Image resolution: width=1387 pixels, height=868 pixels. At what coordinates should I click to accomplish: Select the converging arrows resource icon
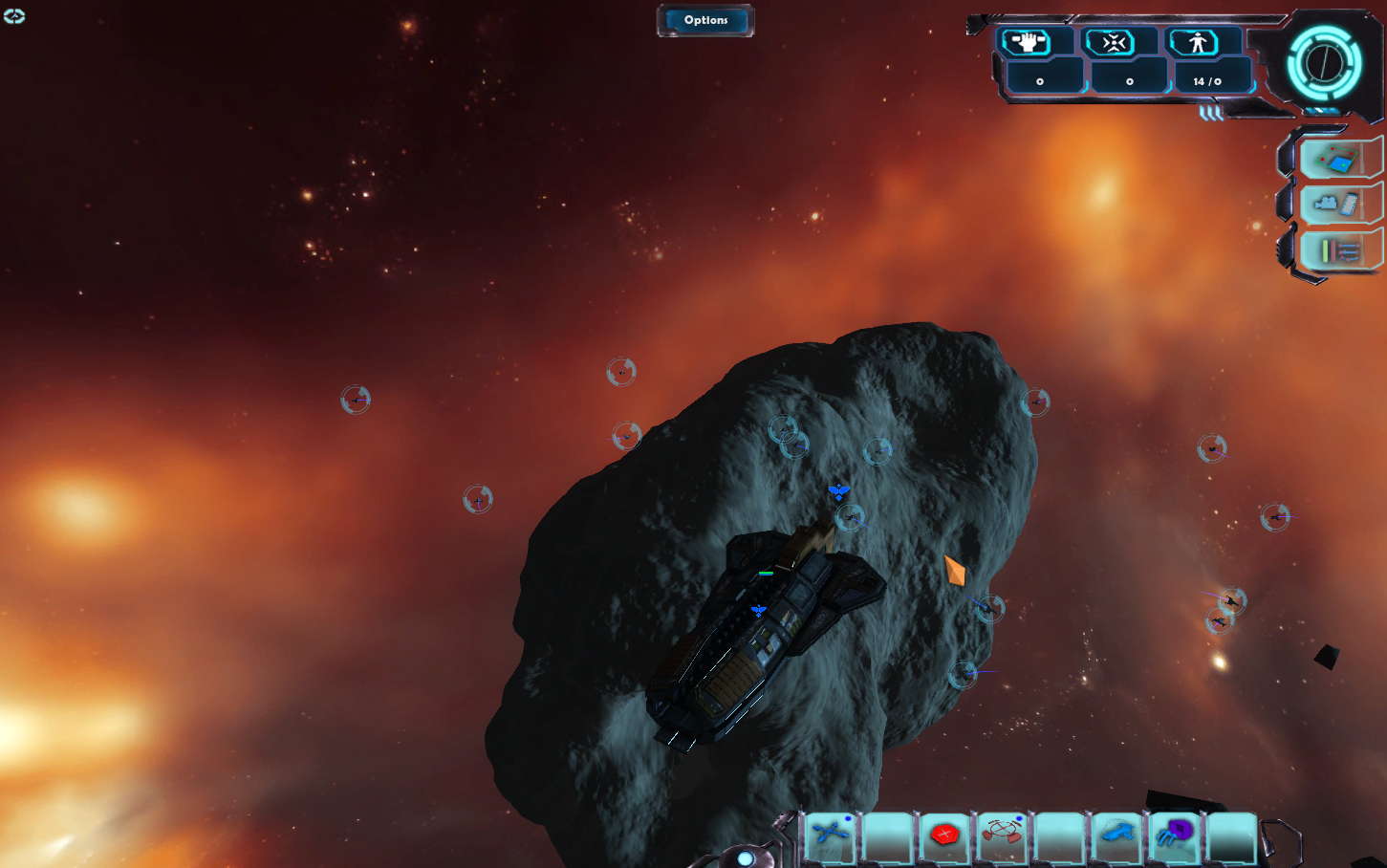(x=1111, y=42)
